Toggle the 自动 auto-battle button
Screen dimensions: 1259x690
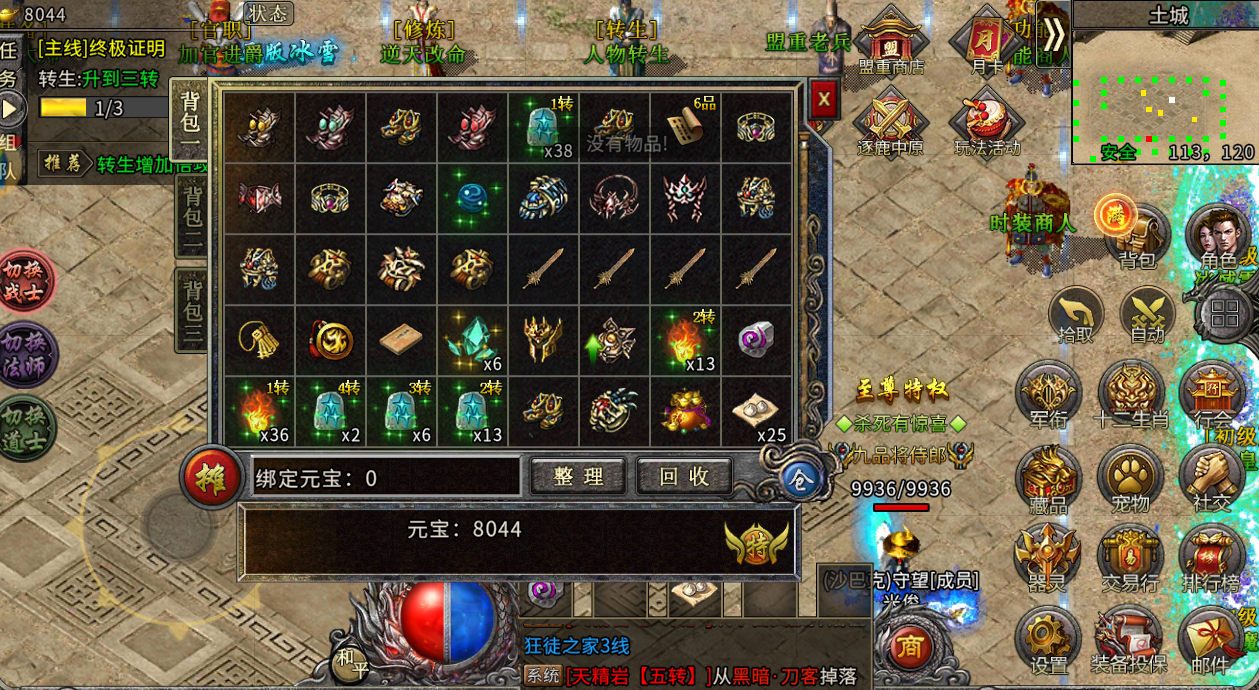1147,316
